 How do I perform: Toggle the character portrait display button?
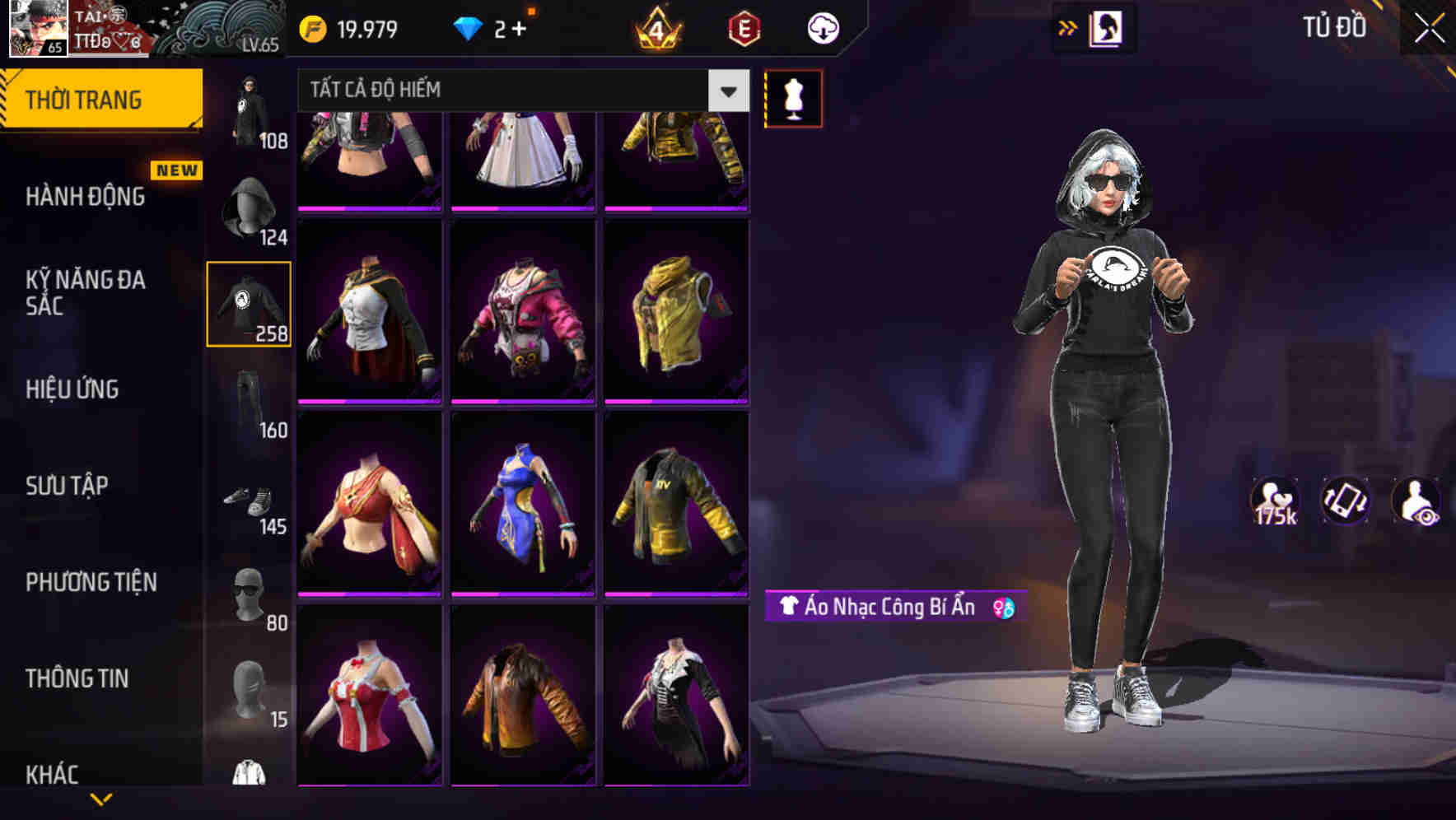[x=1107, y=27]
